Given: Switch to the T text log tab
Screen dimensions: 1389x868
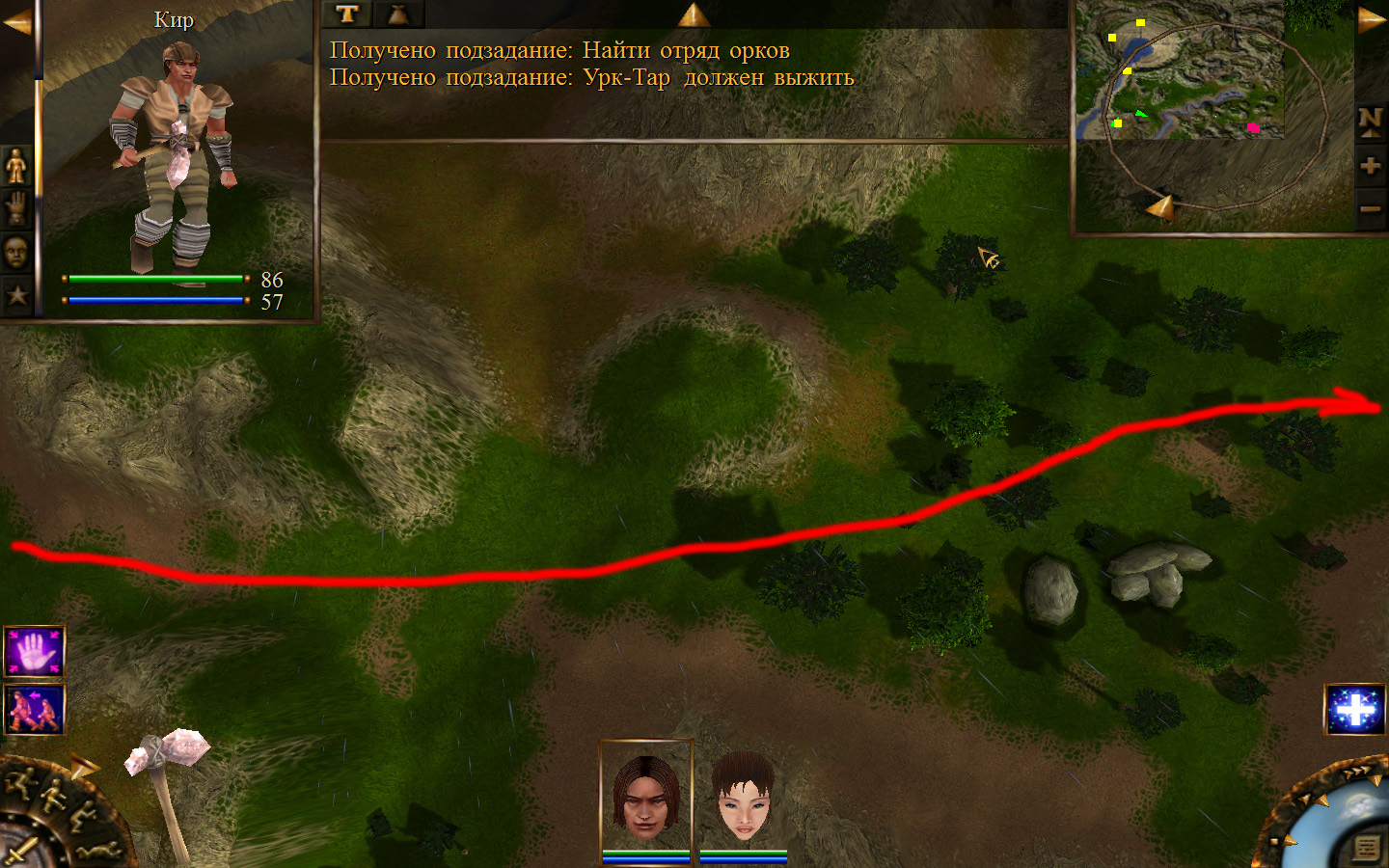Looking at the screenshot, I should [x=347, y=14].
